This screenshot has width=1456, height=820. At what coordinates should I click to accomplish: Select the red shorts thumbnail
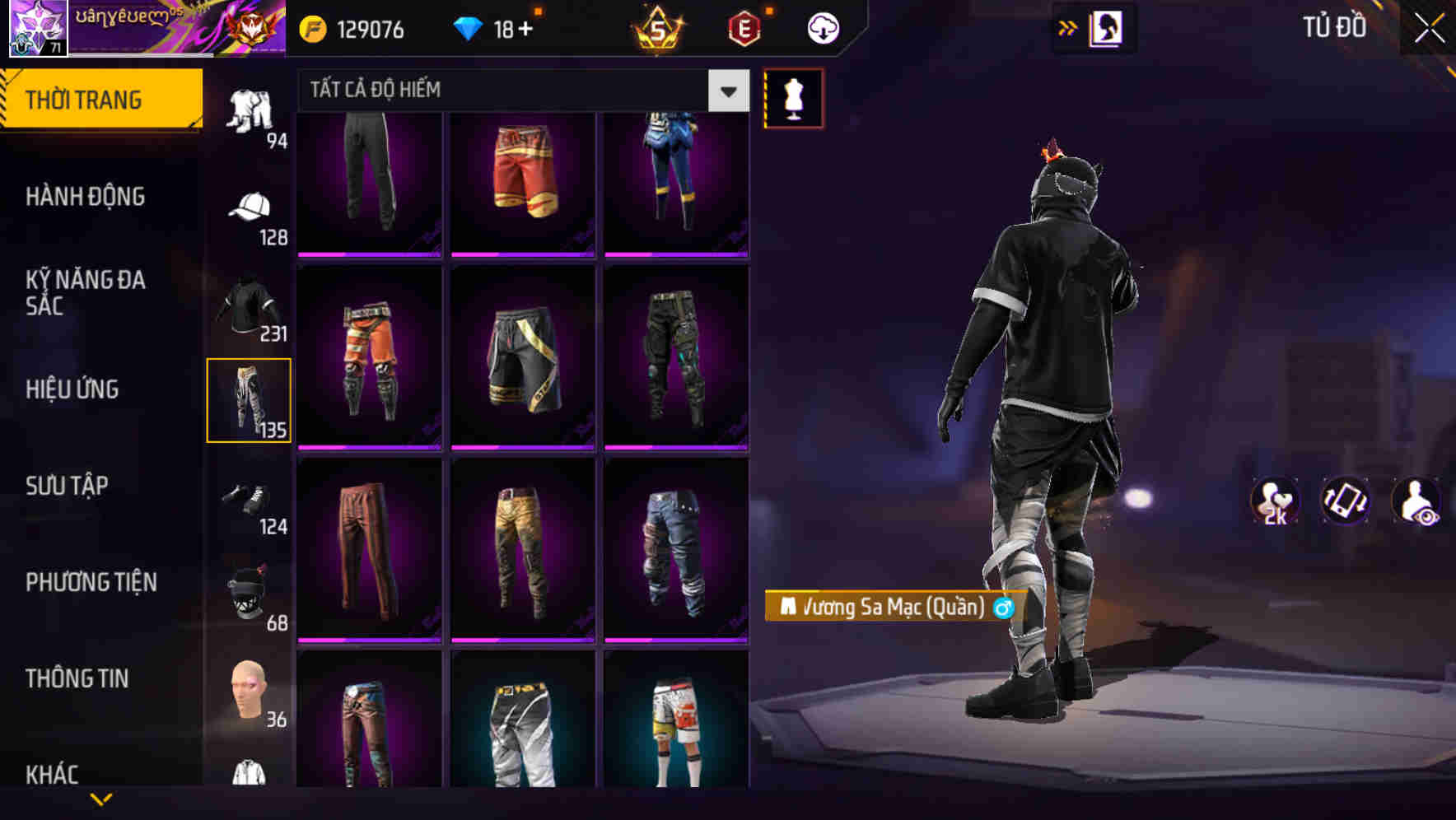tap(521, 181)
